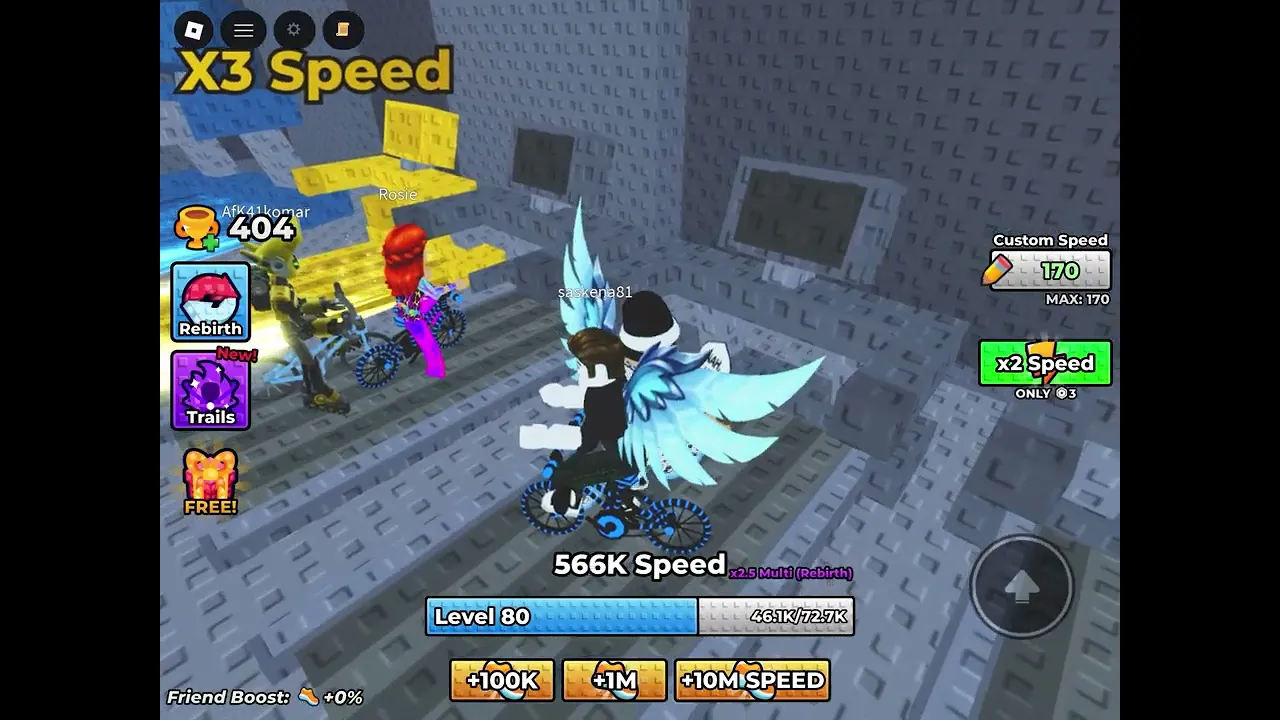
Task: Click the fist emoji next to Friend Boost
Action: (310, 697)
